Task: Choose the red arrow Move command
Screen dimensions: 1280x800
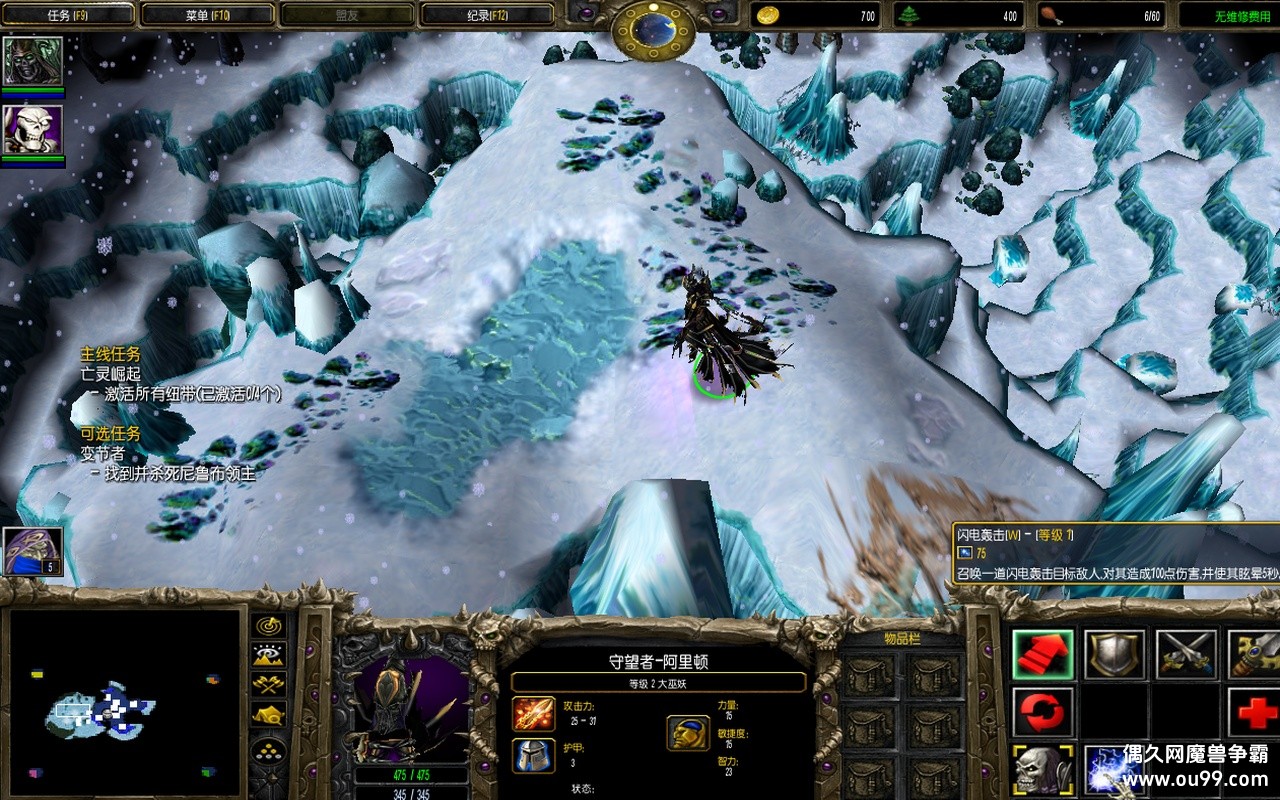Action: click(x=1043, y=654)
